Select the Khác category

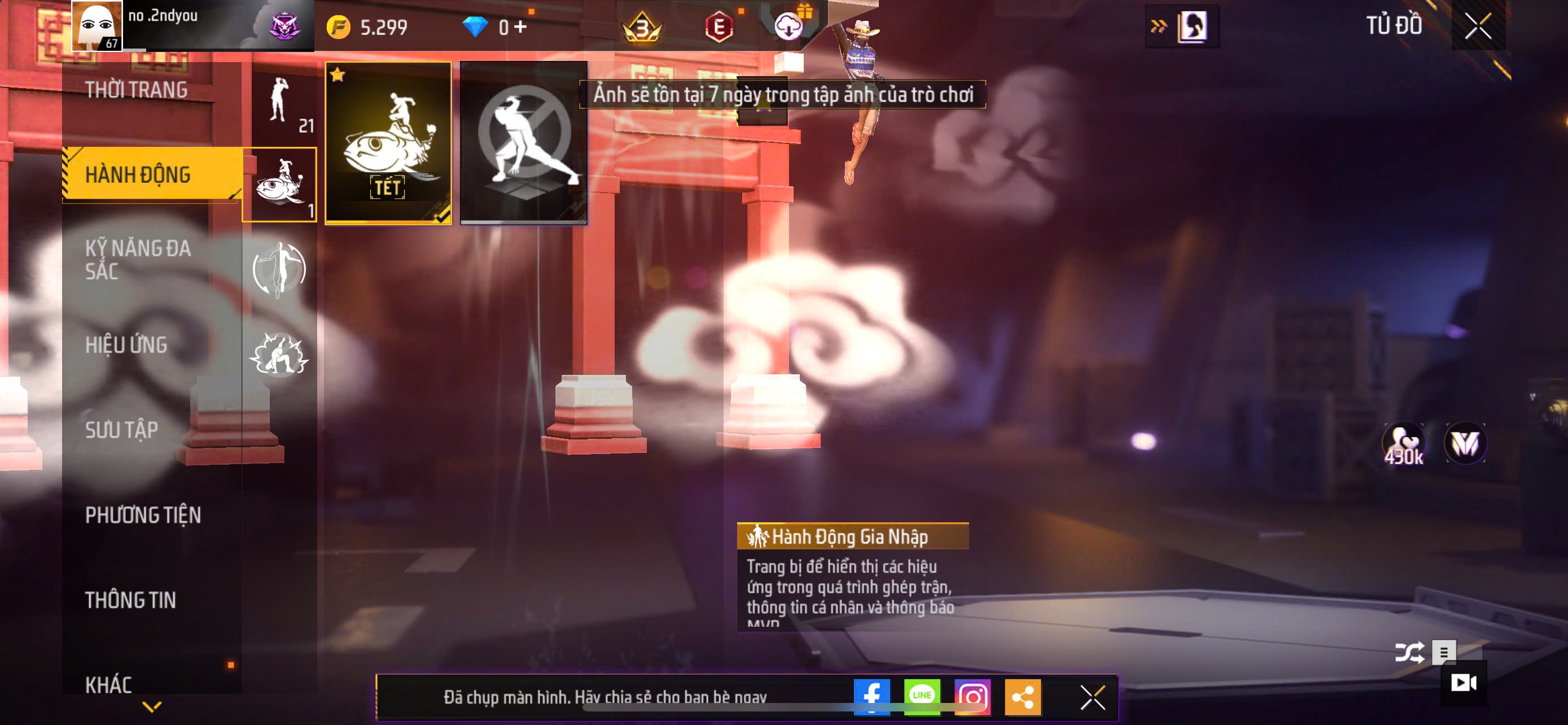[x=108, y=685]
